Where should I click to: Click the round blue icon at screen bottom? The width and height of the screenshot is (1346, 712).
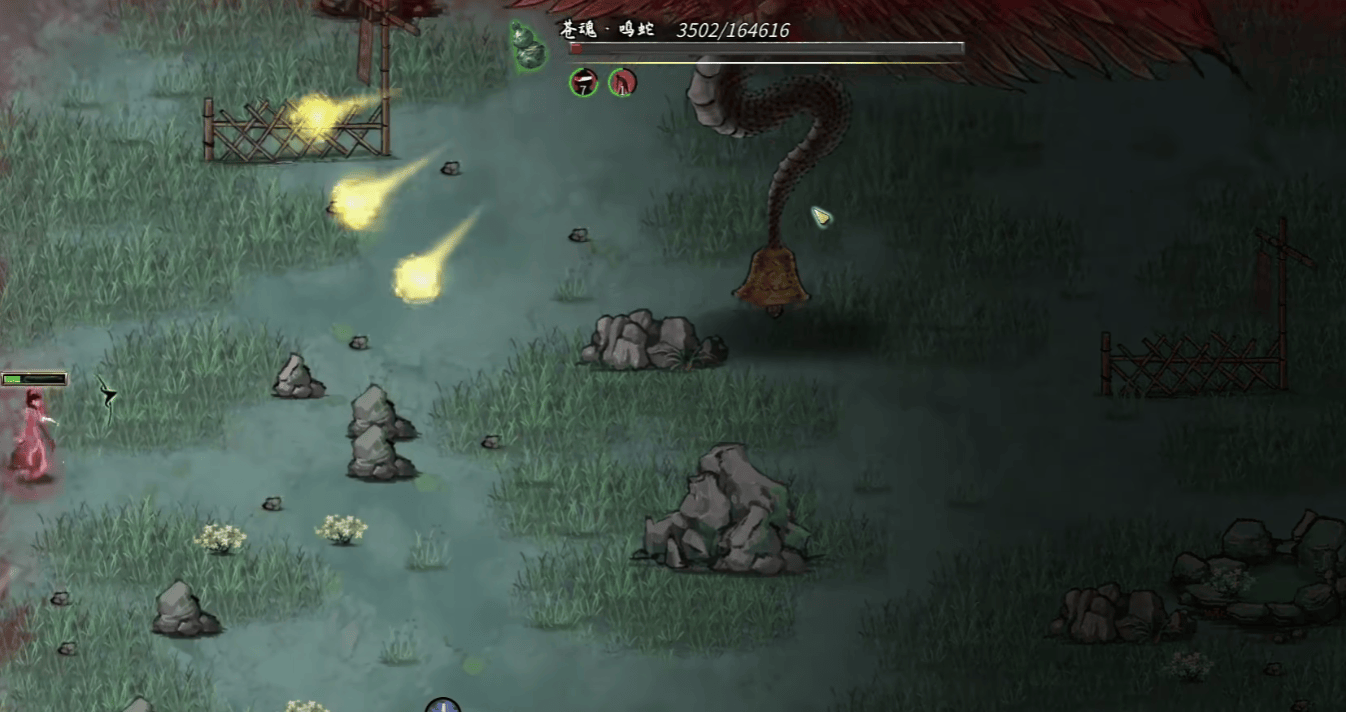[443, 706]
